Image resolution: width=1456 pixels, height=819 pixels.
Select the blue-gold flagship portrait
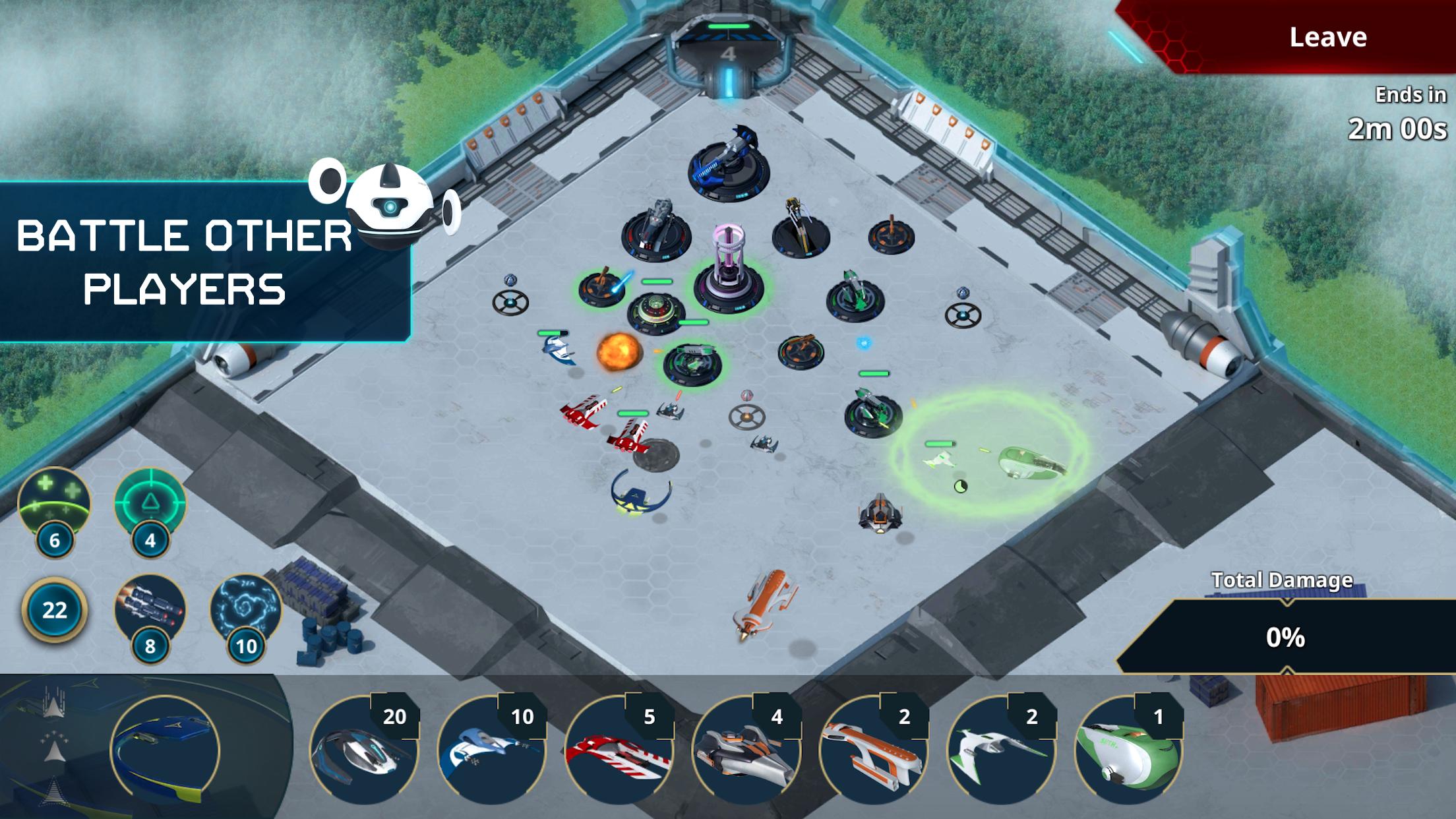(165, 750)
